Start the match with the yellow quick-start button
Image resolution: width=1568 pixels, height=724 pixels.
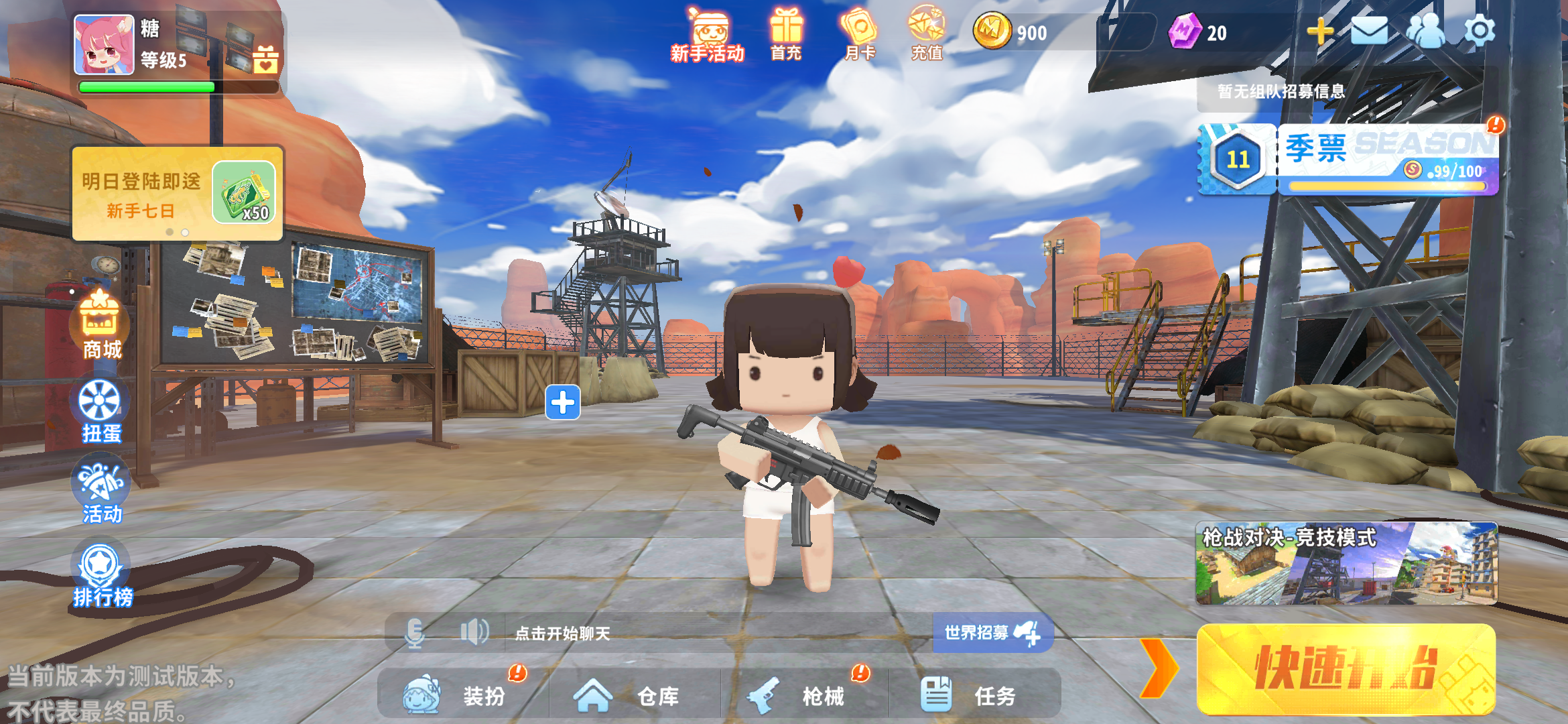click(x=1346, y=669)
